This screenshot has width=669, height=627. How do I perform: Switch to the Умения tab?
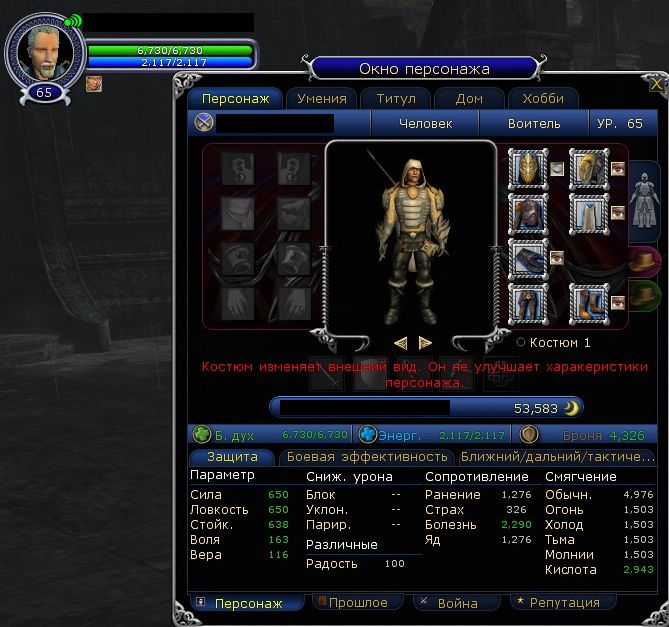click(x=322, y=98)
